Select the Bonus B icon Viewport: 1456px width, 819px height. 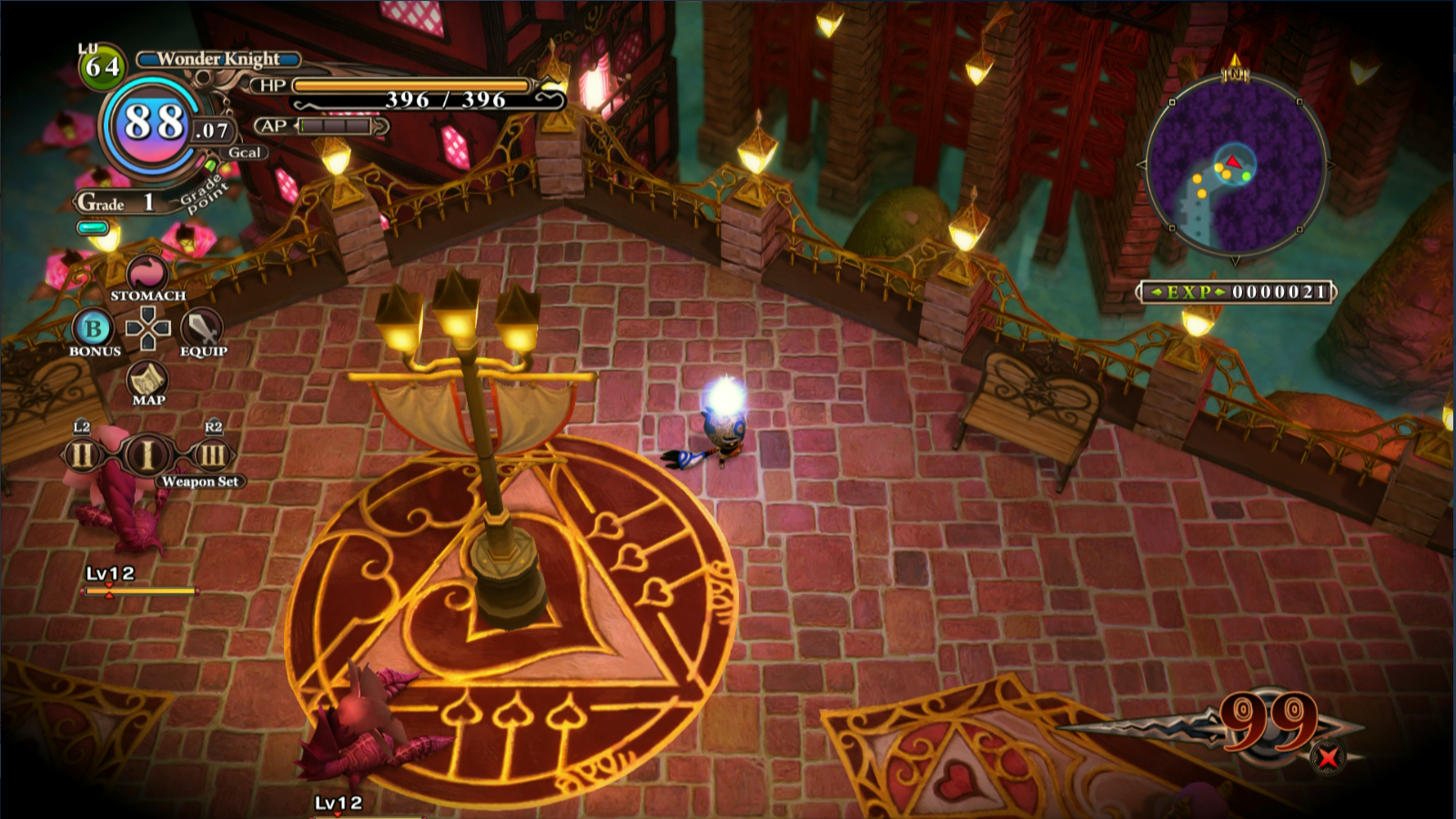pyautogui.click(x=93, y=329)
